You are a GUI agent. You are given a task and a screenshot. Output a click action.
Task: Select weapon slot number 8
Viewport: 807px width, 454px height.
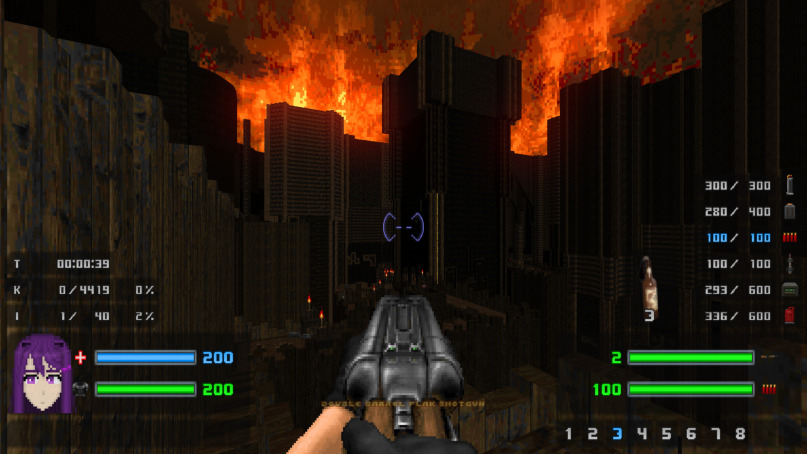(740, 434)
